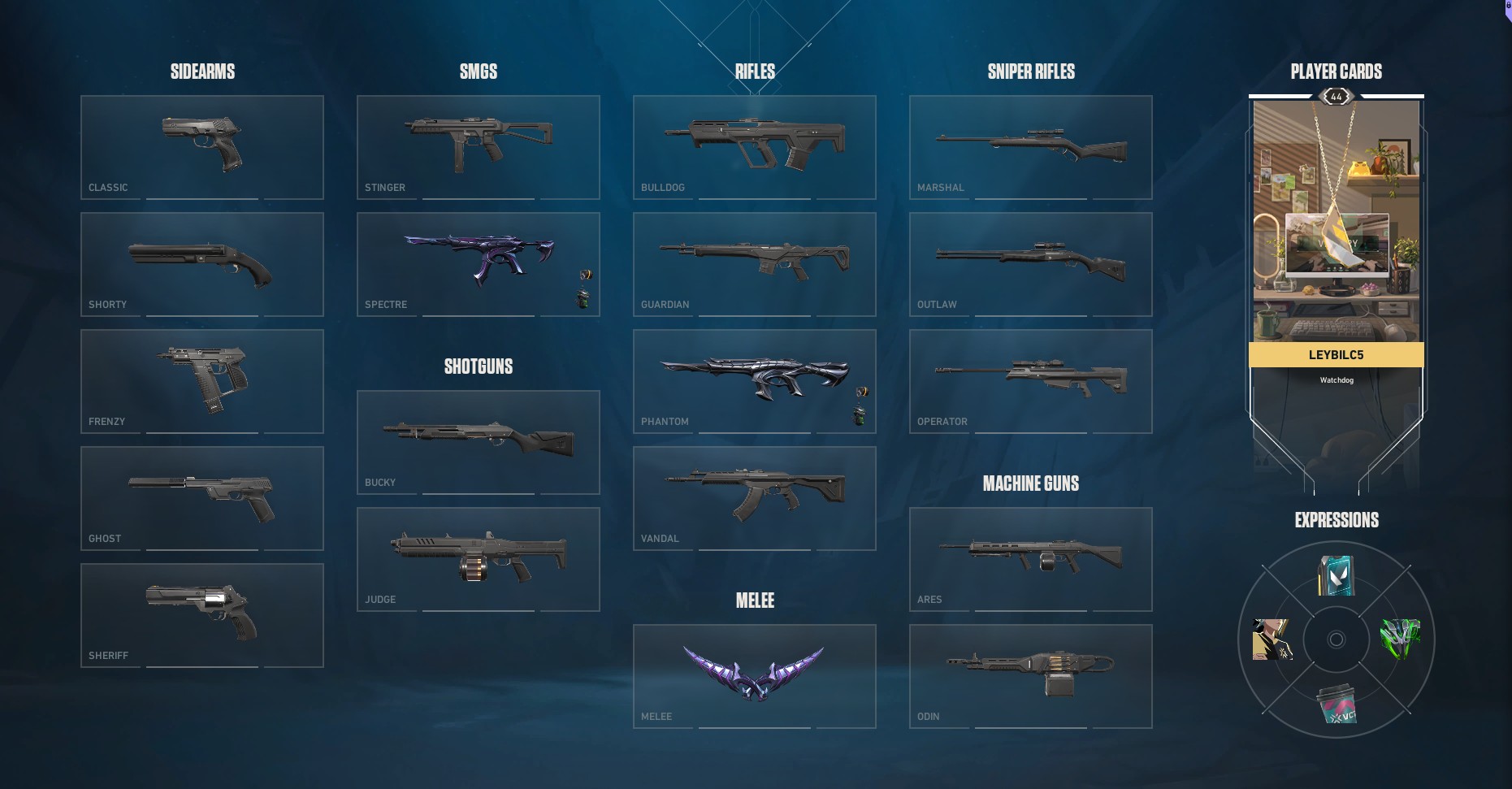Image resolution: width=1512 pixels, height=789 pixels.
Task: Choose the Odin machine gun slot
Action: coord(1030,676)
